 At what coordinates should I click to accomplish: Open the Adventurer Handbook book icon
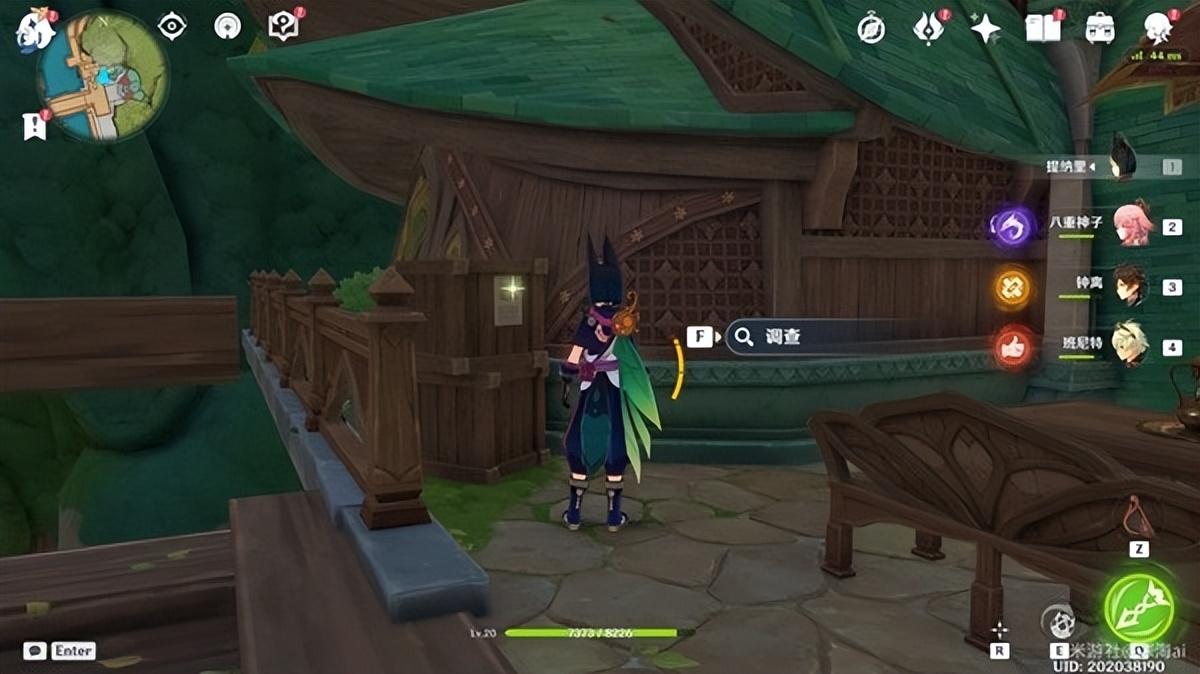(1042, 28)
